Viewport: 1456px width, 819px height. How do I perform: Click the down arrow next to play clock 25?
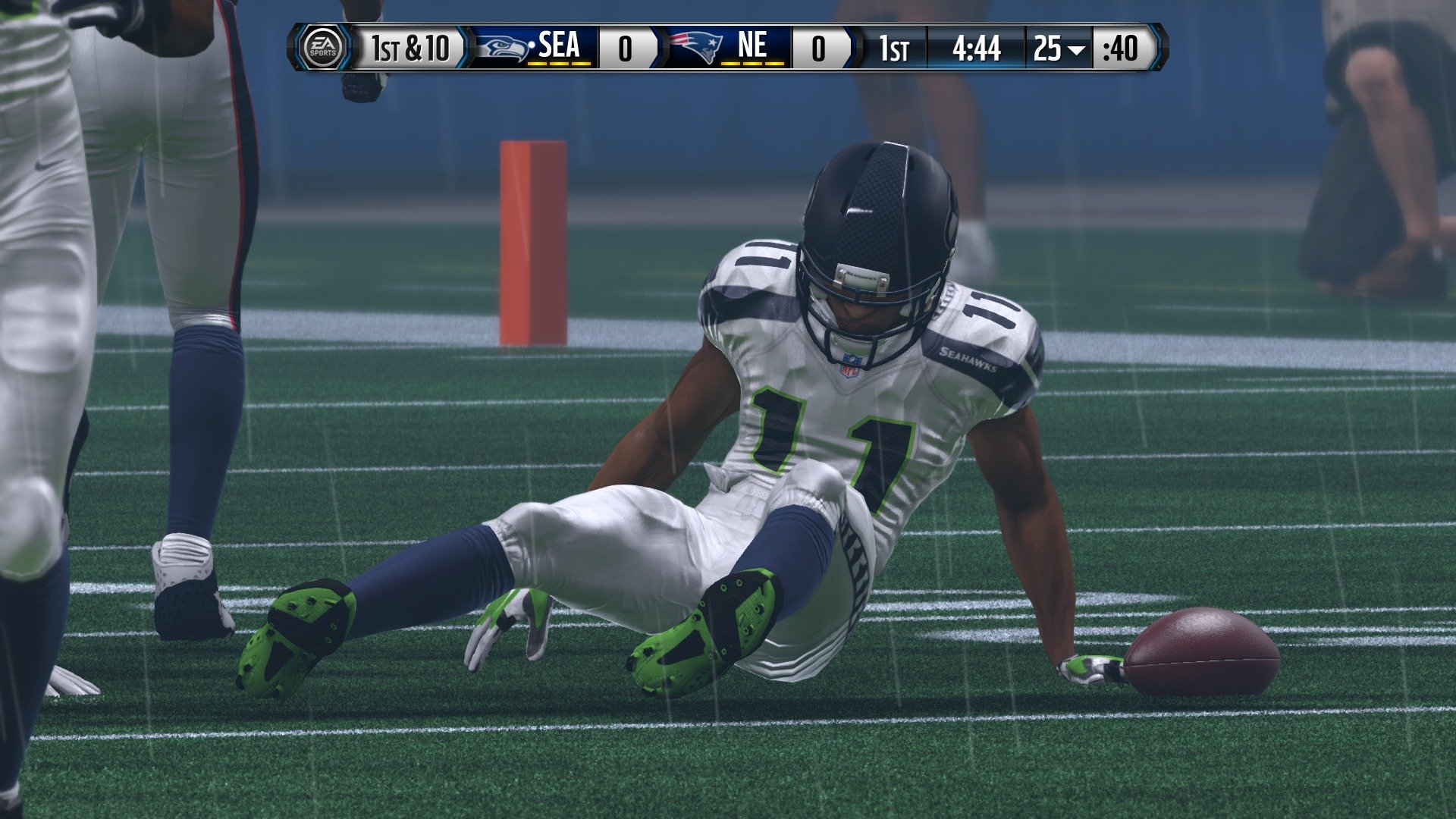click(x=1076, y=50)
